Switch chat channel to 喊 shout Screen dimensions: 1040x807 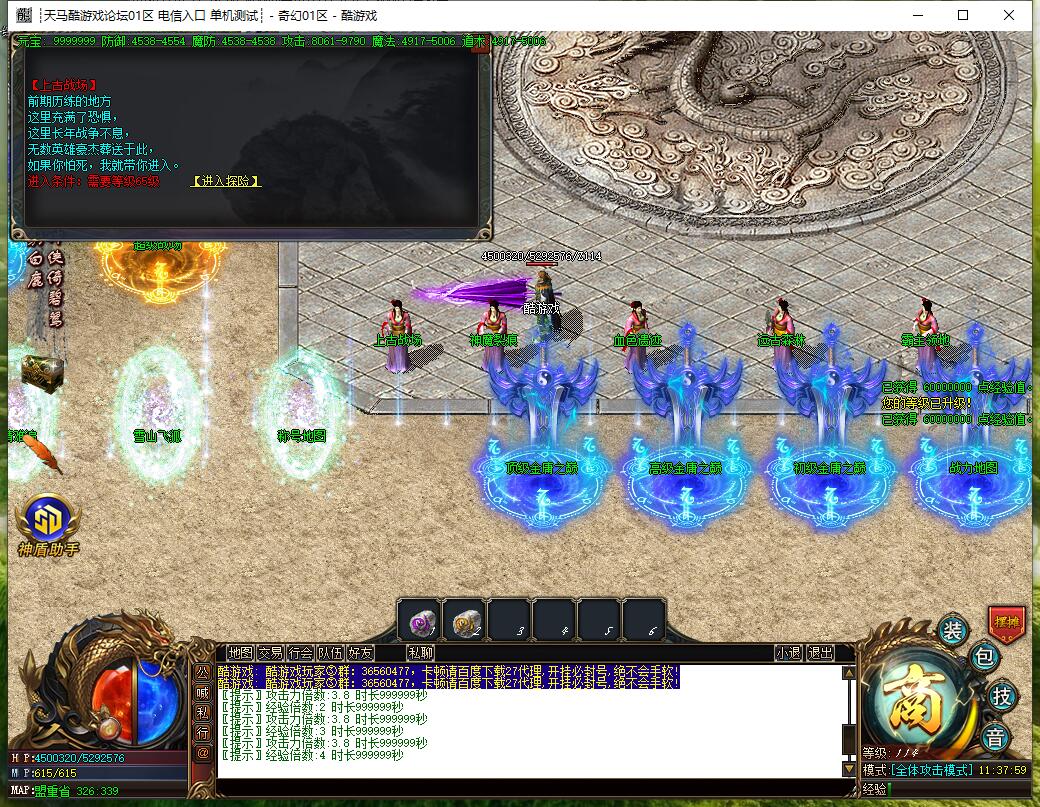202,691
